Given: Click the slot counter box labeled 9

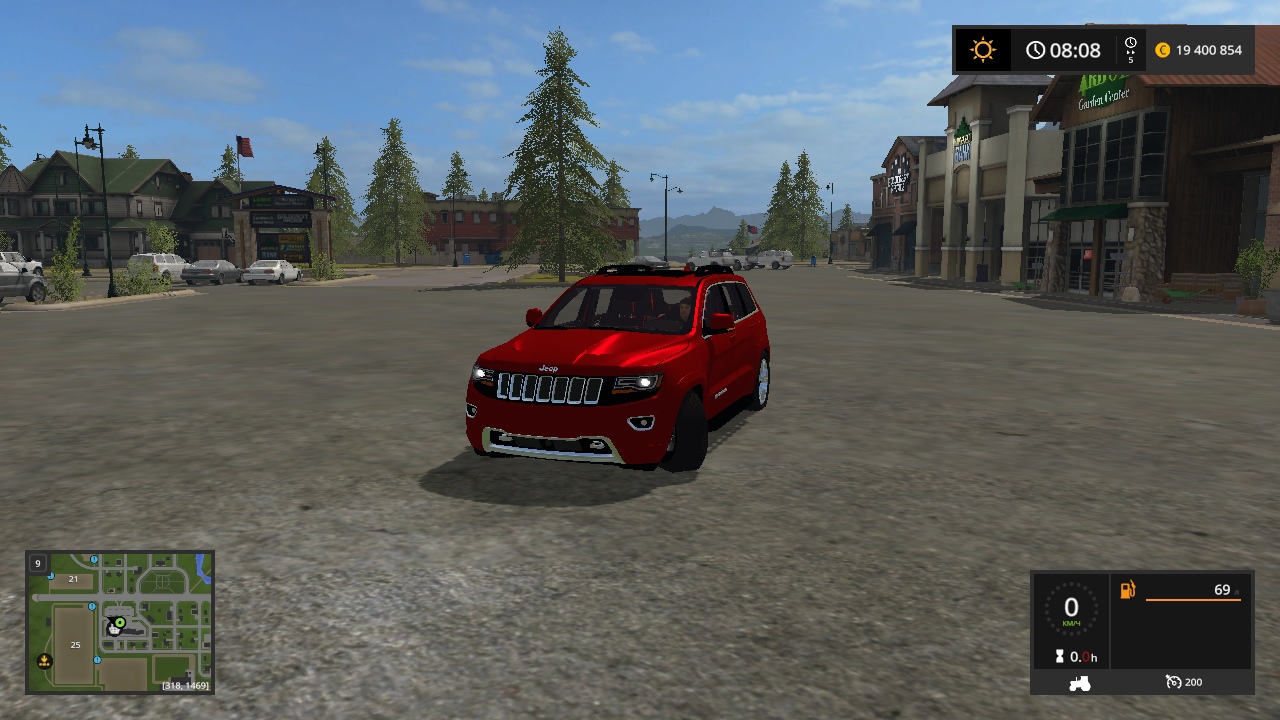Looking at the screenshot, I should (x=38, y=563).
